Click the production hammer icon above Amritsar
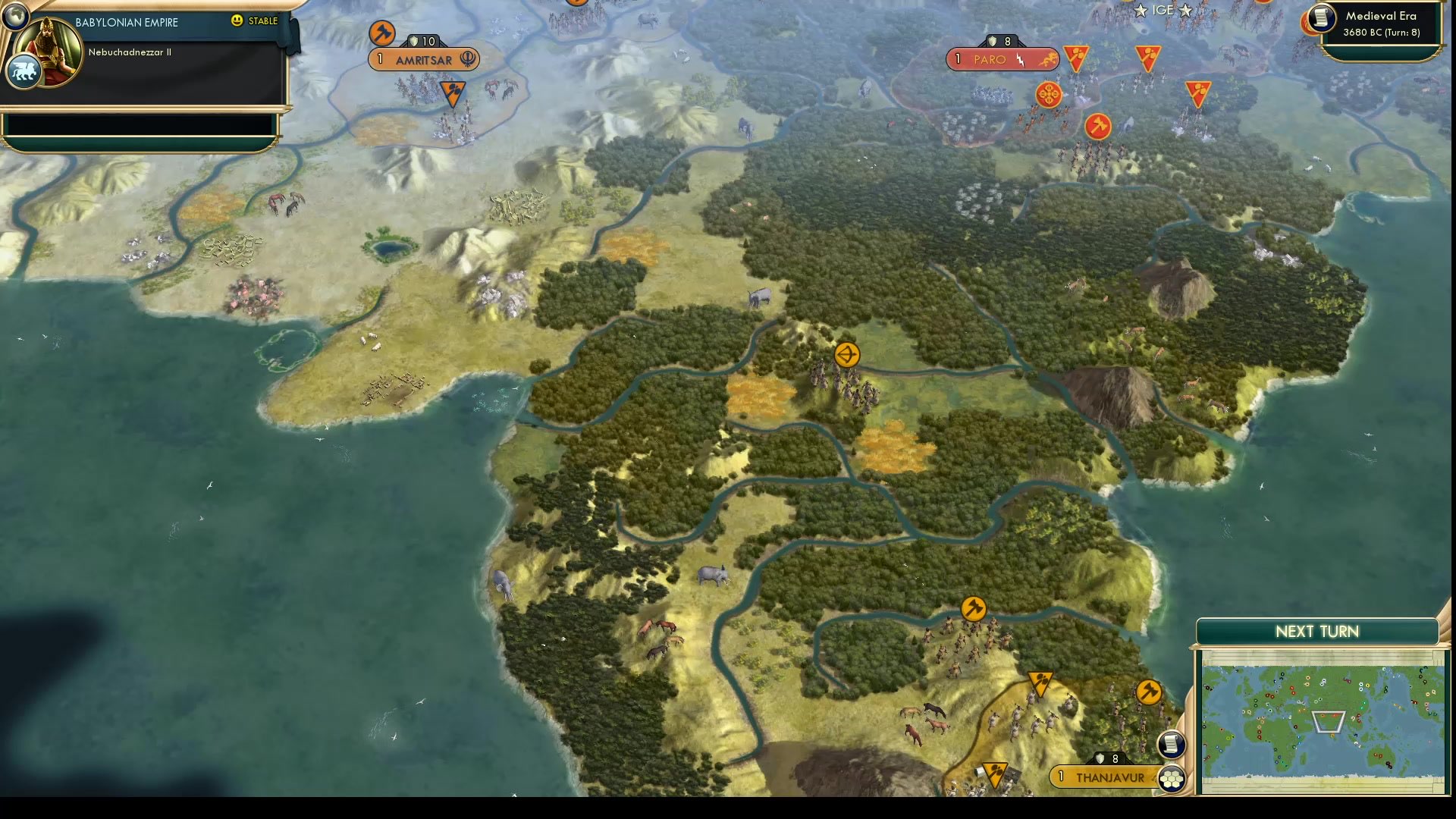1456x819 pixels. 381,32
